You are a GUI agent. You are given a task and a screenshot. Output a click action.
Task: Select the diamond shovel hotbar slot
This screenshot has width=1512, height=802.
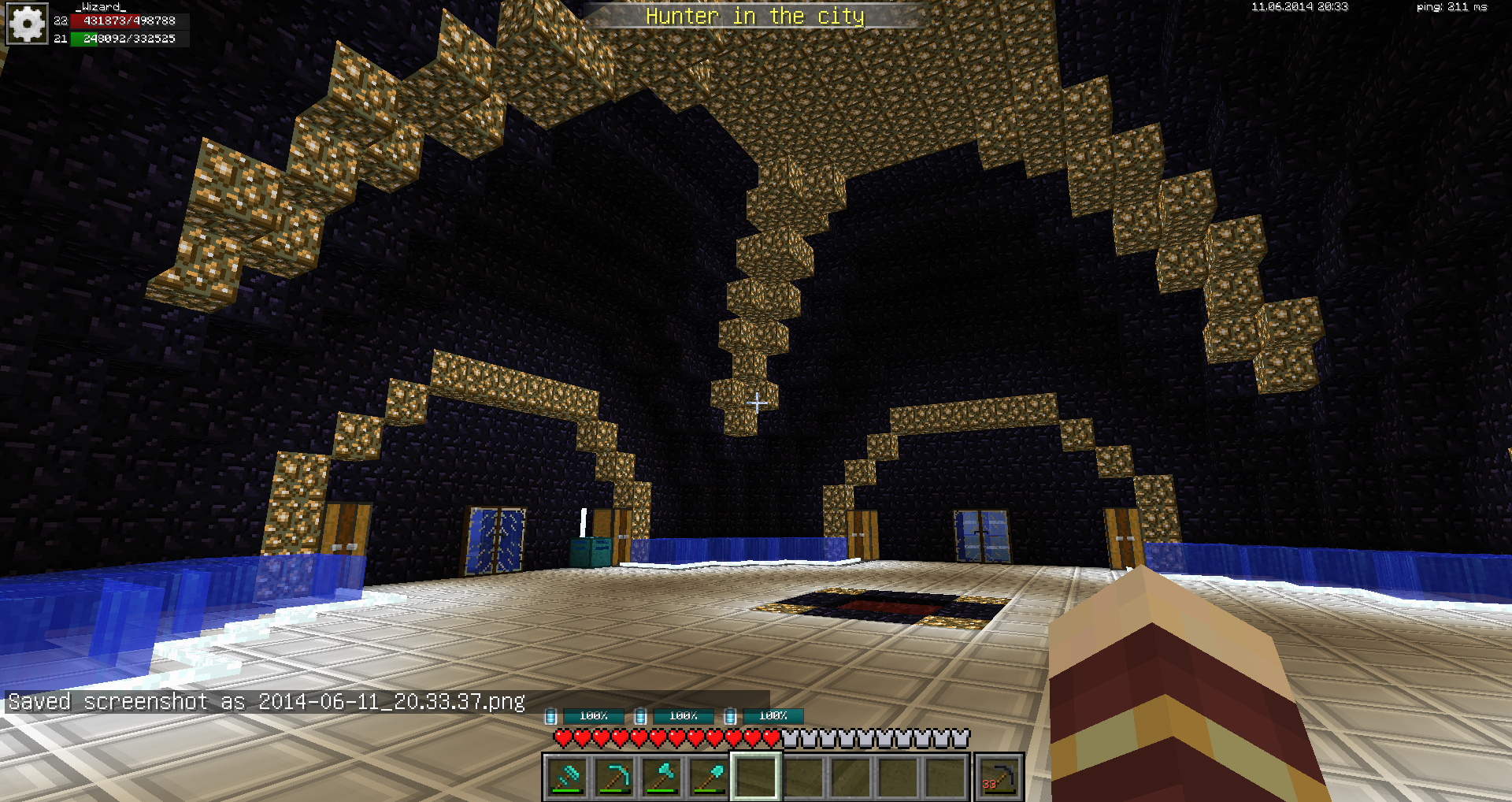[709, 777]
